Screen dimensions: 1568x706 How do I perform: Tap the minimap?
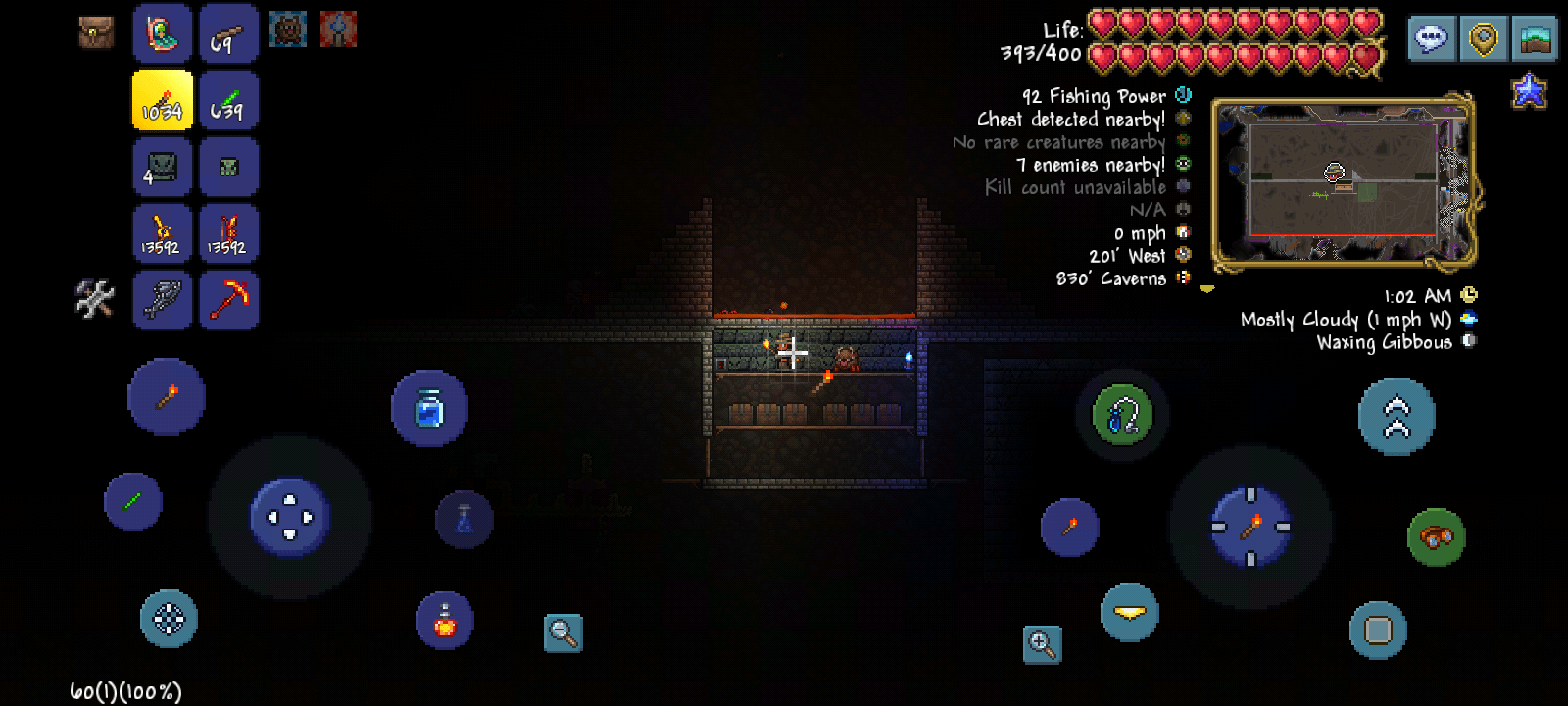pos(1343,182)
